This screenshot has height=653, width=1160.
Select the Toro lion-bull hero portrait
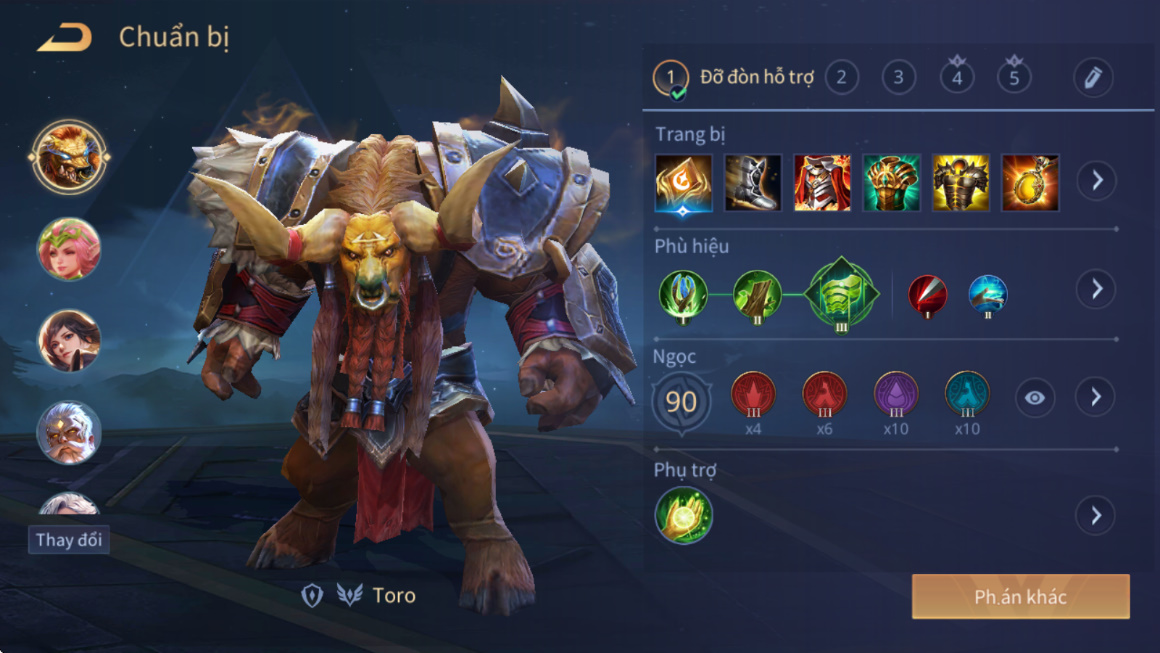(x=69, y=156)
